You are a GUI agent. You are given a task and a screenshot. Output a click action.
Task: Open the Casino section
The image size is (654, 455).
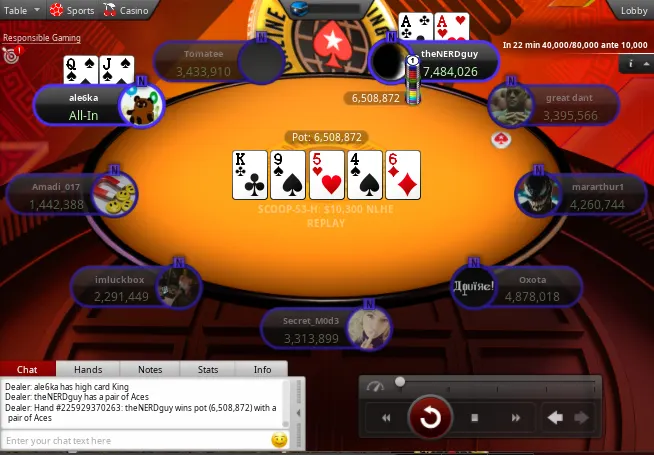[126, 10]
